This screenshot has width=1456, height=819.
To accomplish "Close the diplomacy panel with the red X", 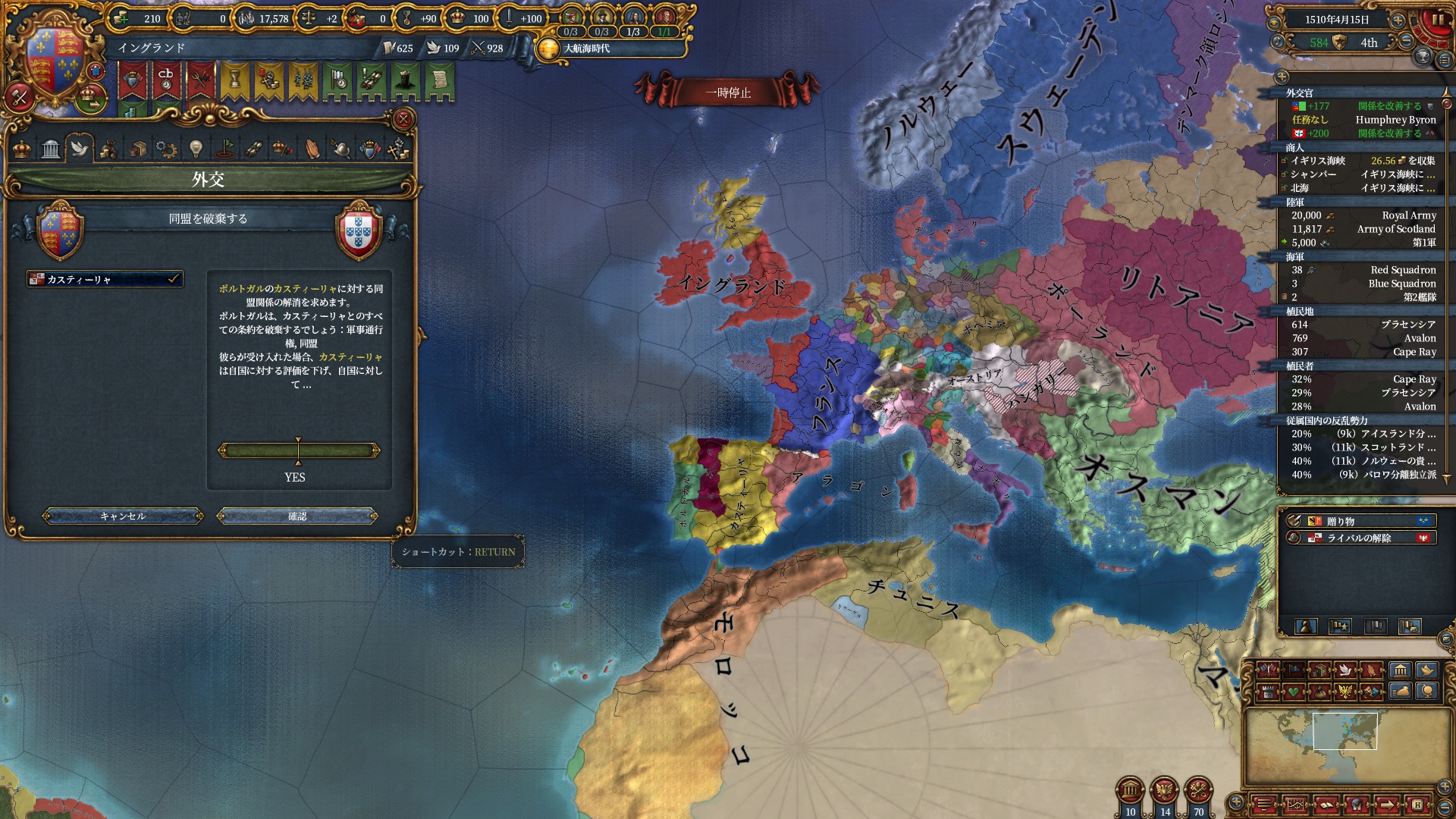I will pos(403,119).
